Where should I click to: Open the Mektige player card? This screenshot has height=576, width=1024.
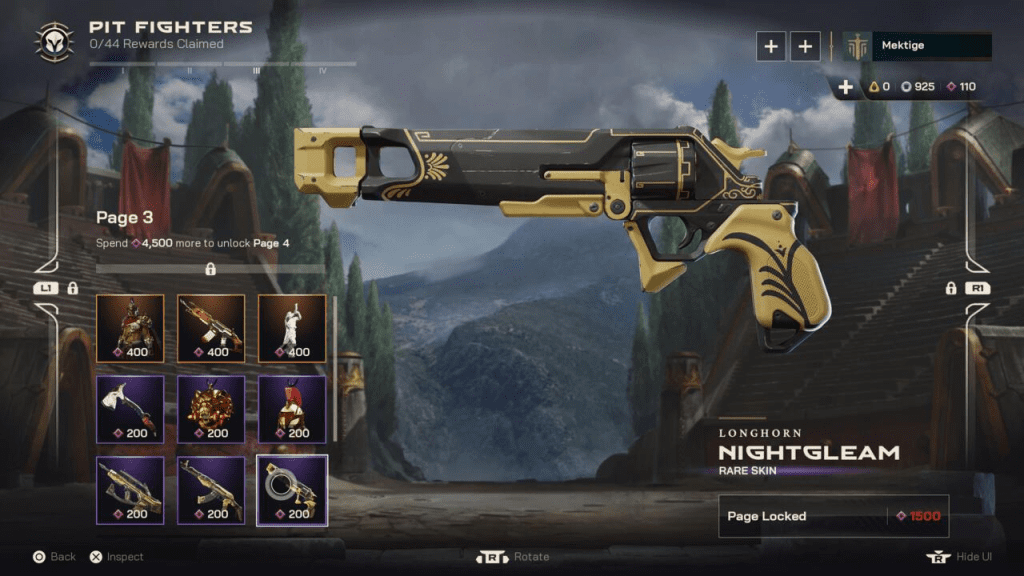(x=917, y=46)
